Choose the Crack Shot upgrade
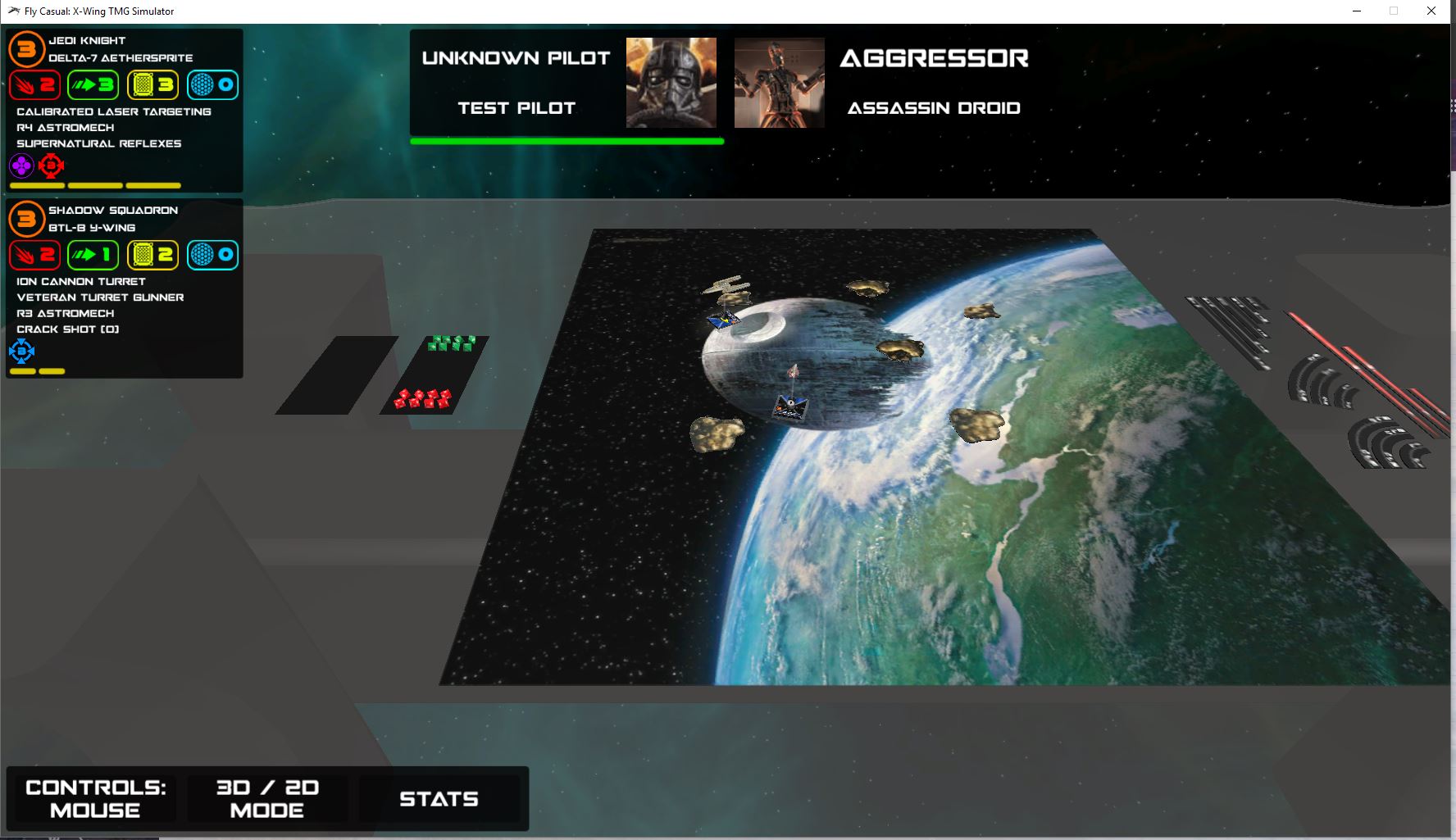The height and width of the screenshot is (840, 1456). pyautogui.click(x=68, y=329)
